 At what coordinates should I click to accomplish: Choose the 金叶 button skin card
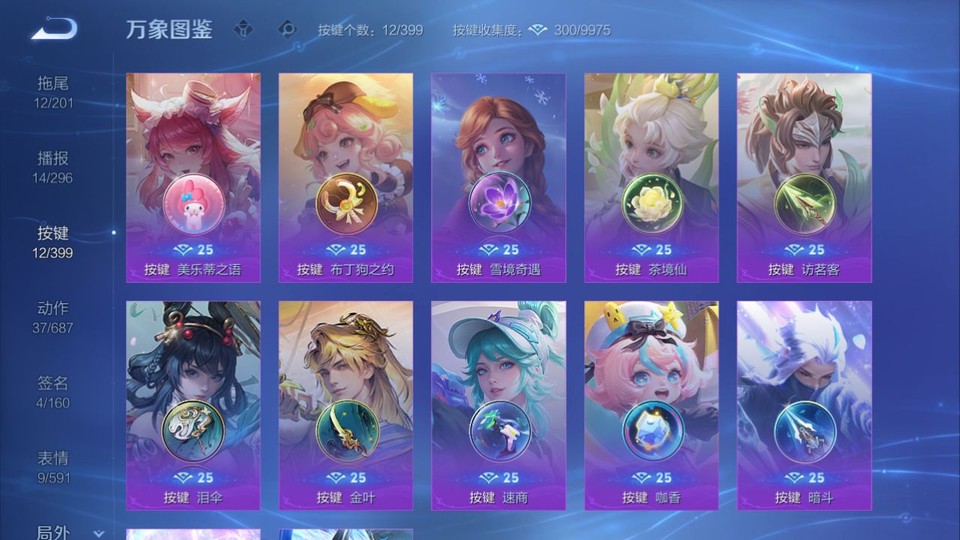346,406
